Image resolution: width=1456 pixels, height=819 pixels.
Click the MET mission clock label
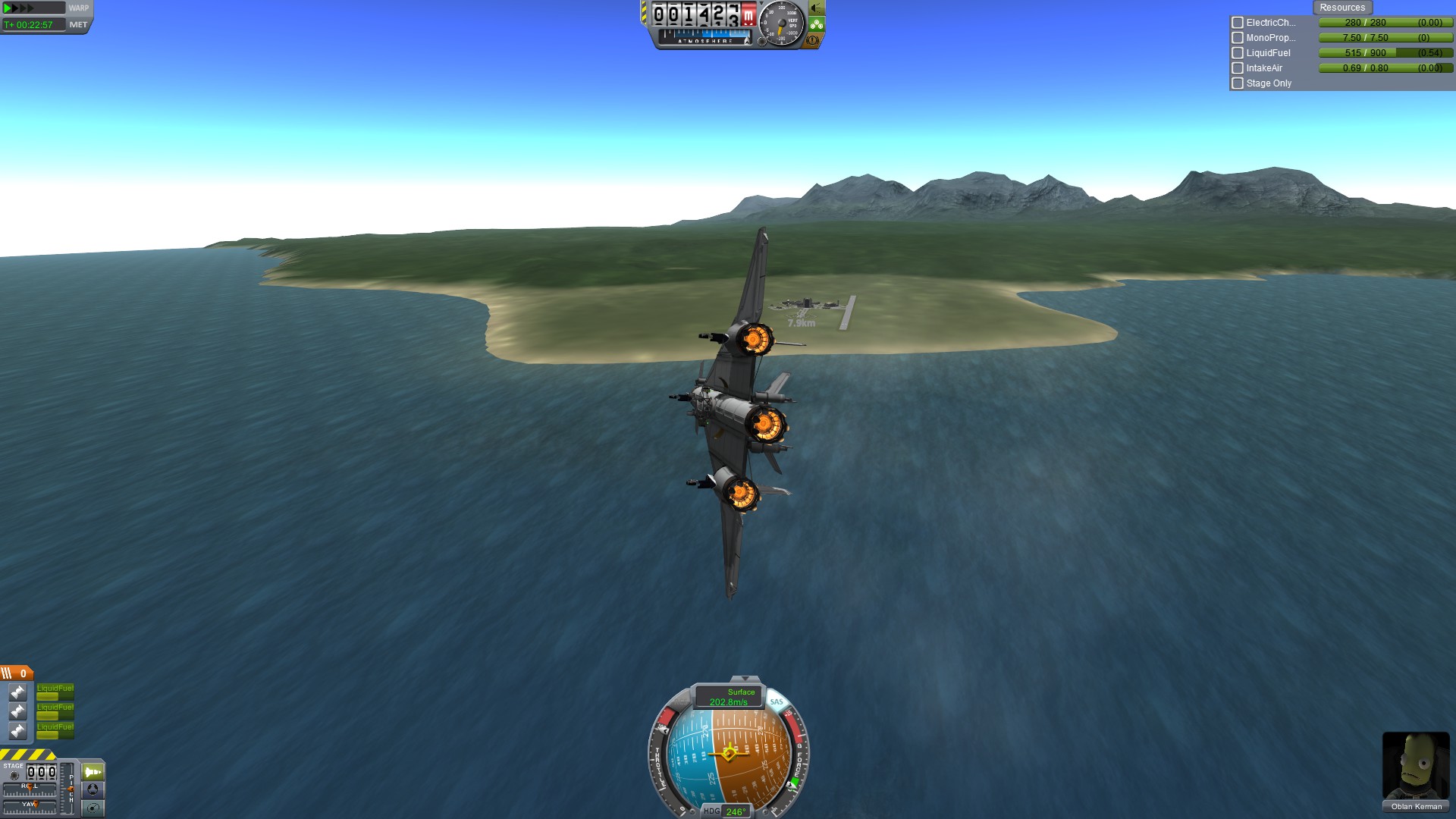pos(78,25)
